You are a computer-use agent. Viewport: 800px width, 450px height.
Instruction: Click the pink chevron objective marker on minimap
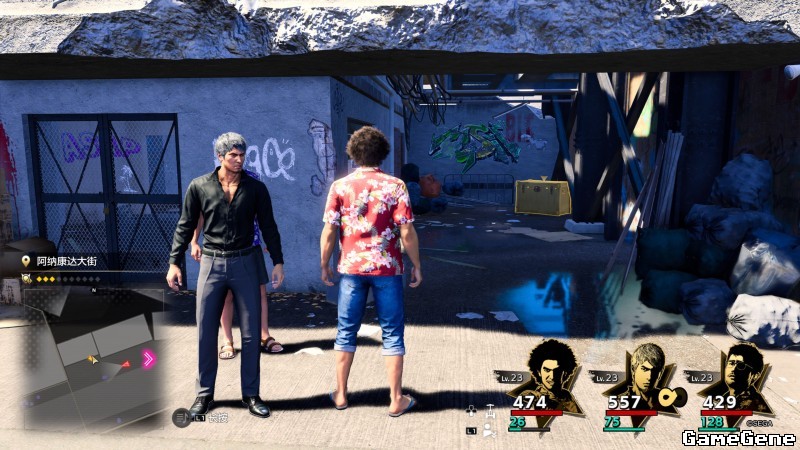point(149,359)
